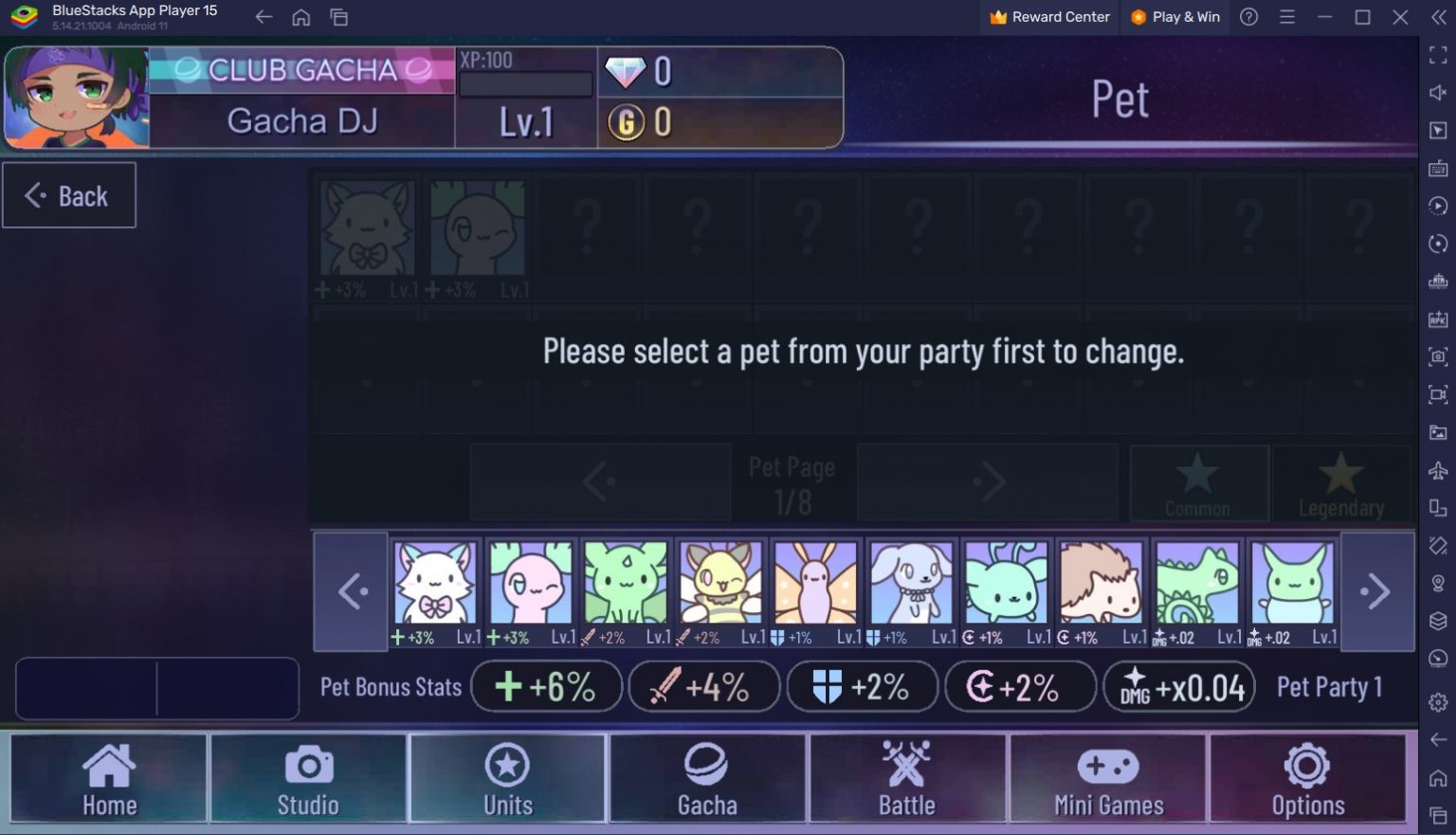Start the Screen recorder from the sidebar

pyautogui.click(x=1437, y=395)
